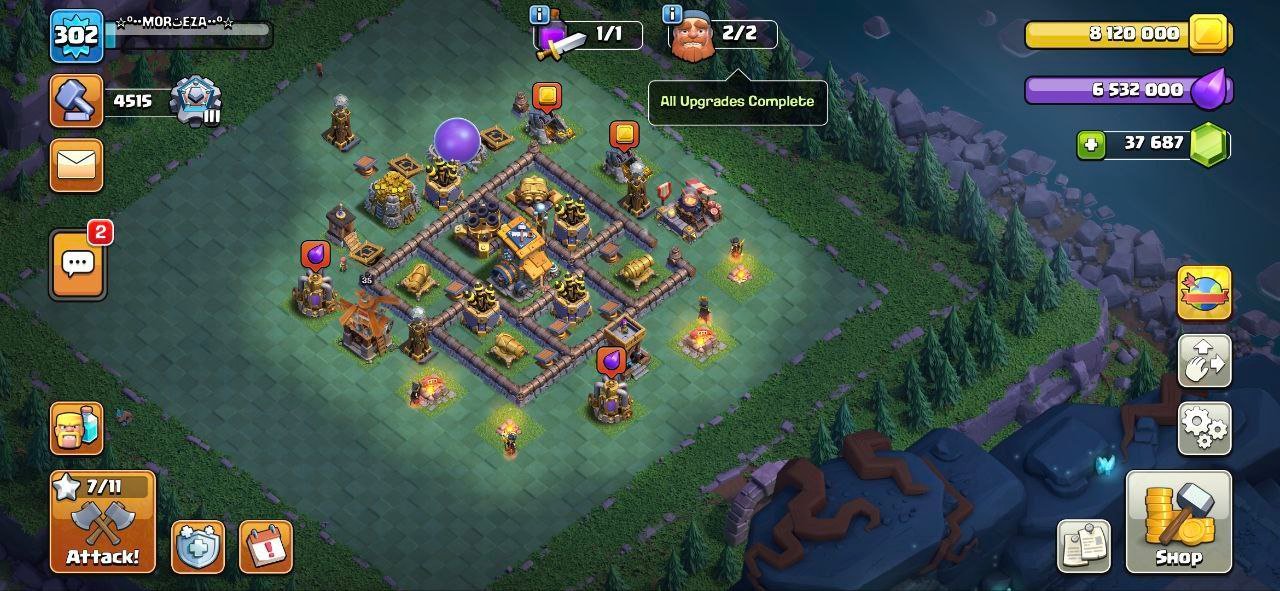Add gems with the green plus button
This screenshot has width=1280, height=591.
tap(1091, 144)
